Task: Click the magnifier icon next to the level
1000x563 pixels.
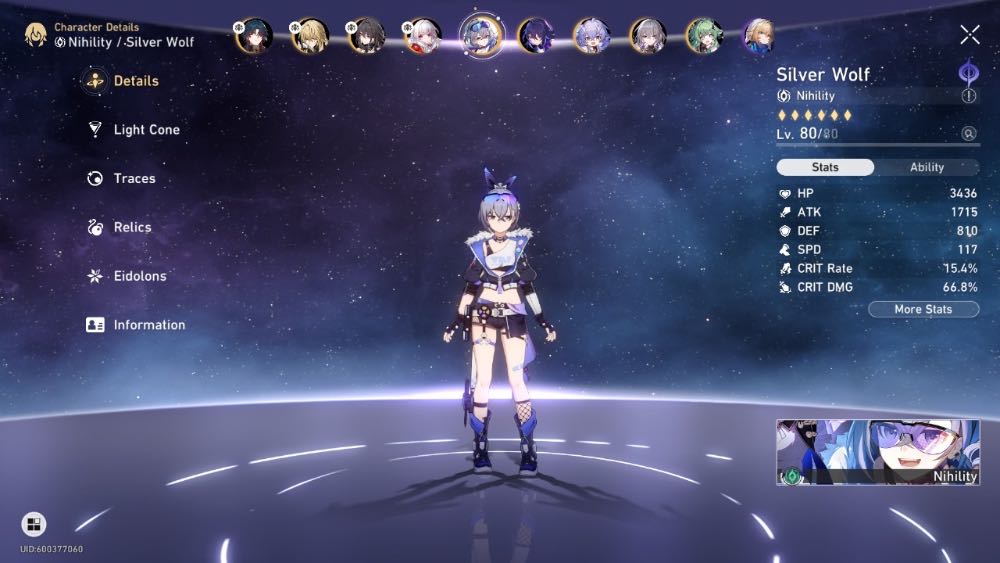Action: pyautogui.click(x=968, y=133)
